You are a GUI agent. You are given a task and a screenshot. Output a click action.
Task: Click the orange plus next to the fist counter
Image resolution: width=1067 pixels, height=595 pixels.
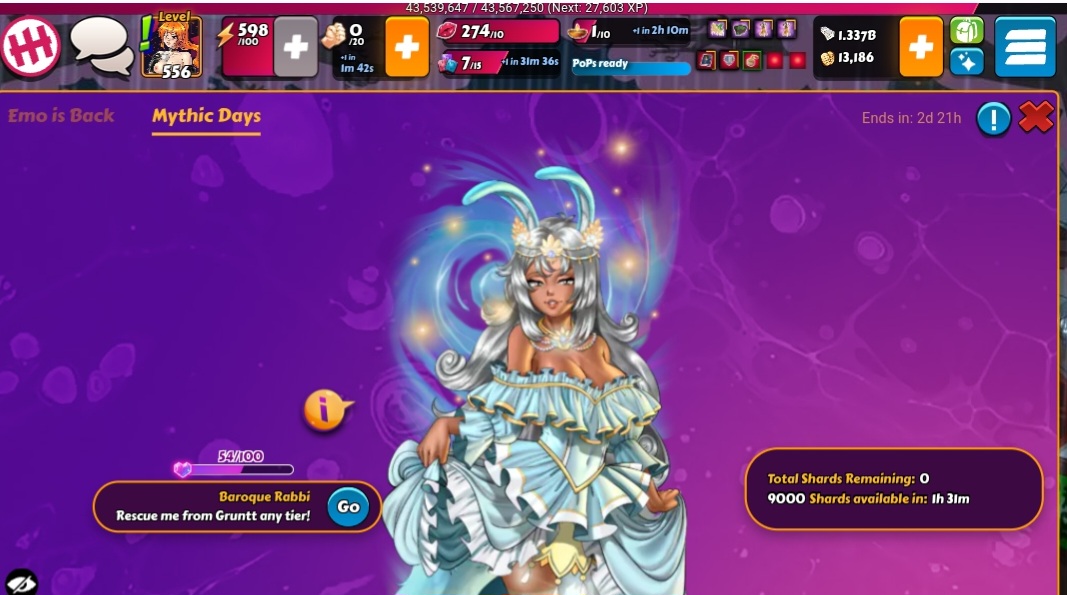pyautogui.click(x=407, y=47)
